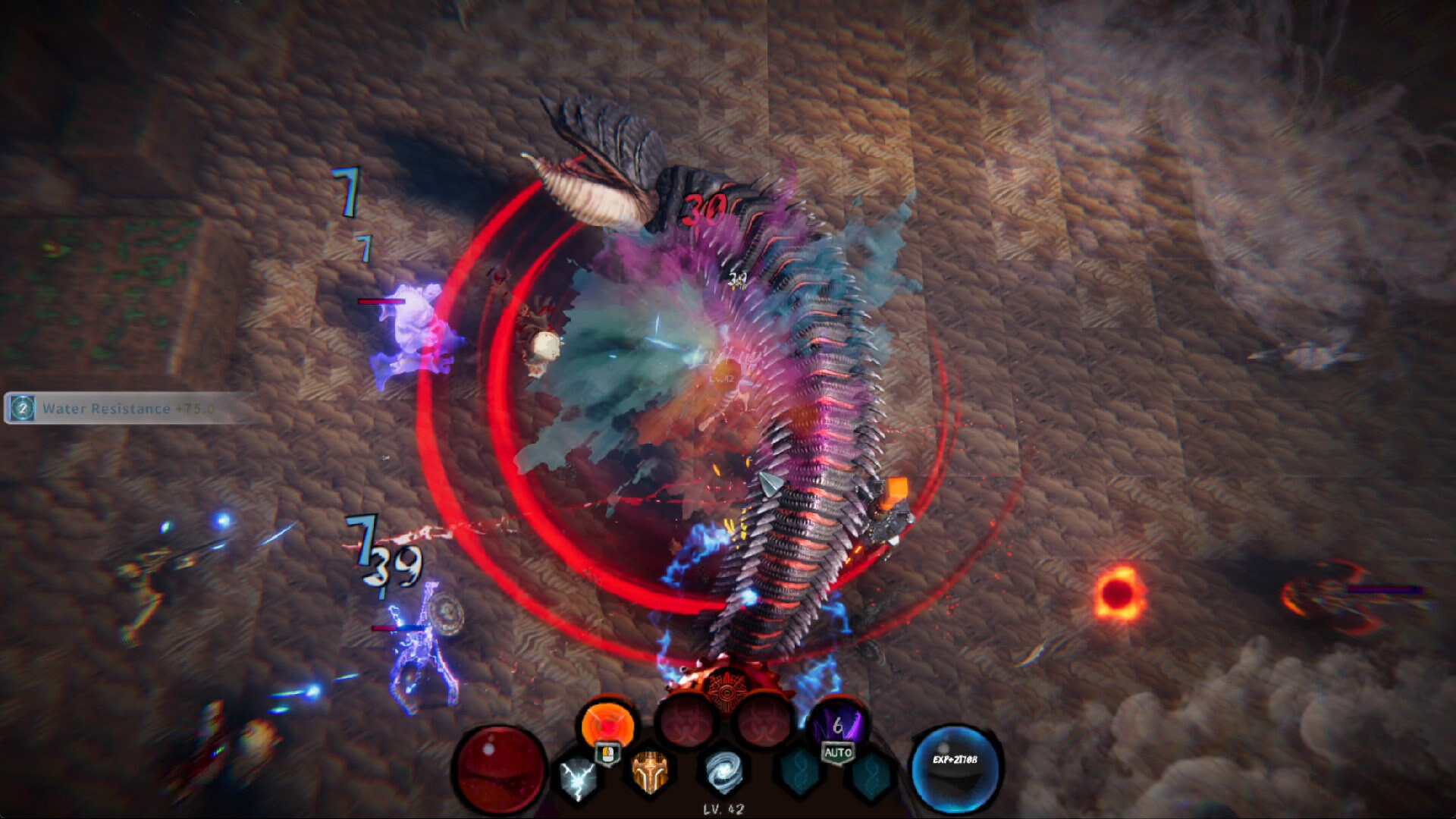Image resolution: width=1456 pixels, height=819 pixels.
Task: Toggle AUTO mode on the purple skill
Action: [x=838, y=752]
